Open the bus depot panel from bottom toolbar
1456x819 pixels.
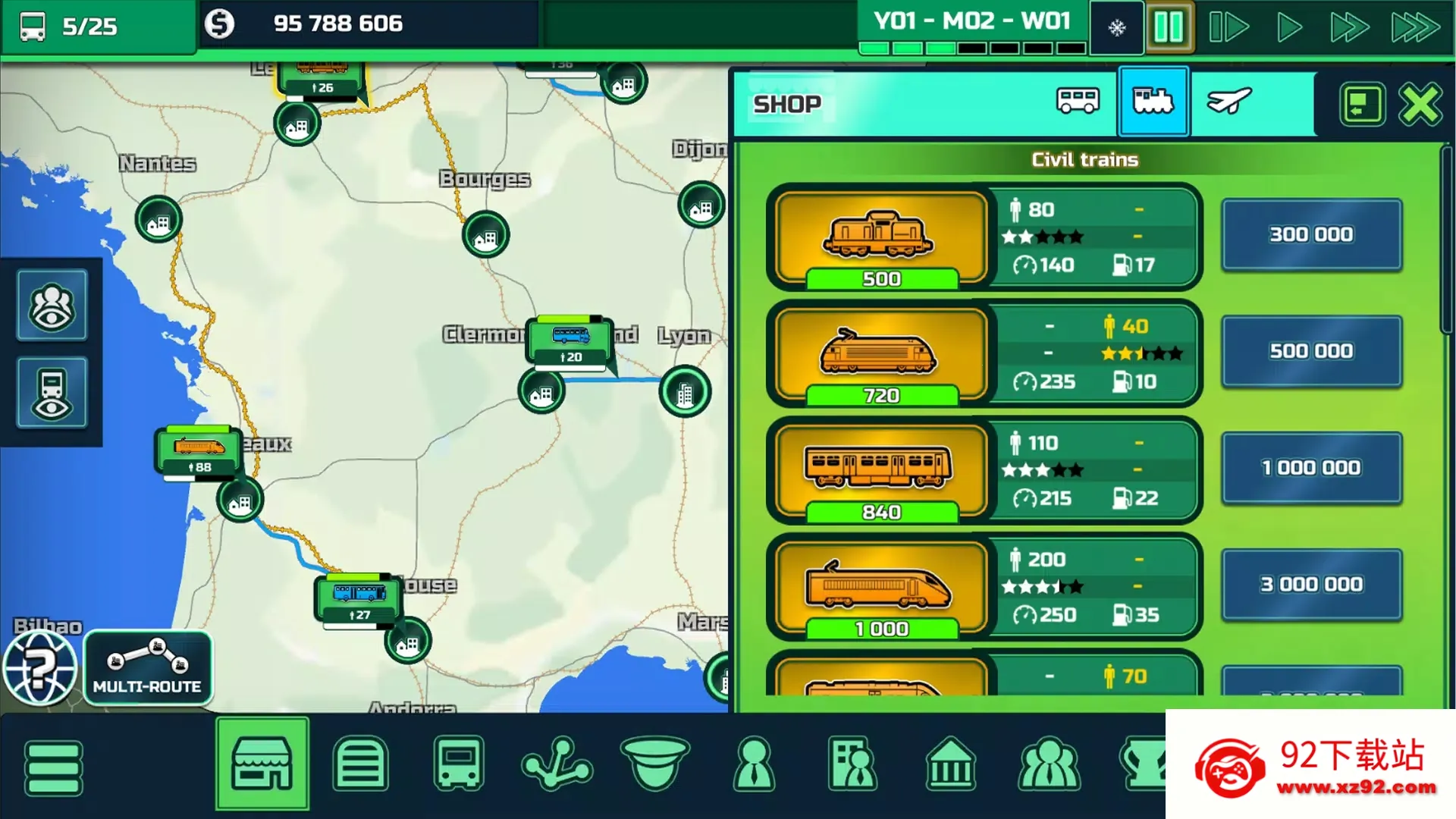click(x=459, y=764)
